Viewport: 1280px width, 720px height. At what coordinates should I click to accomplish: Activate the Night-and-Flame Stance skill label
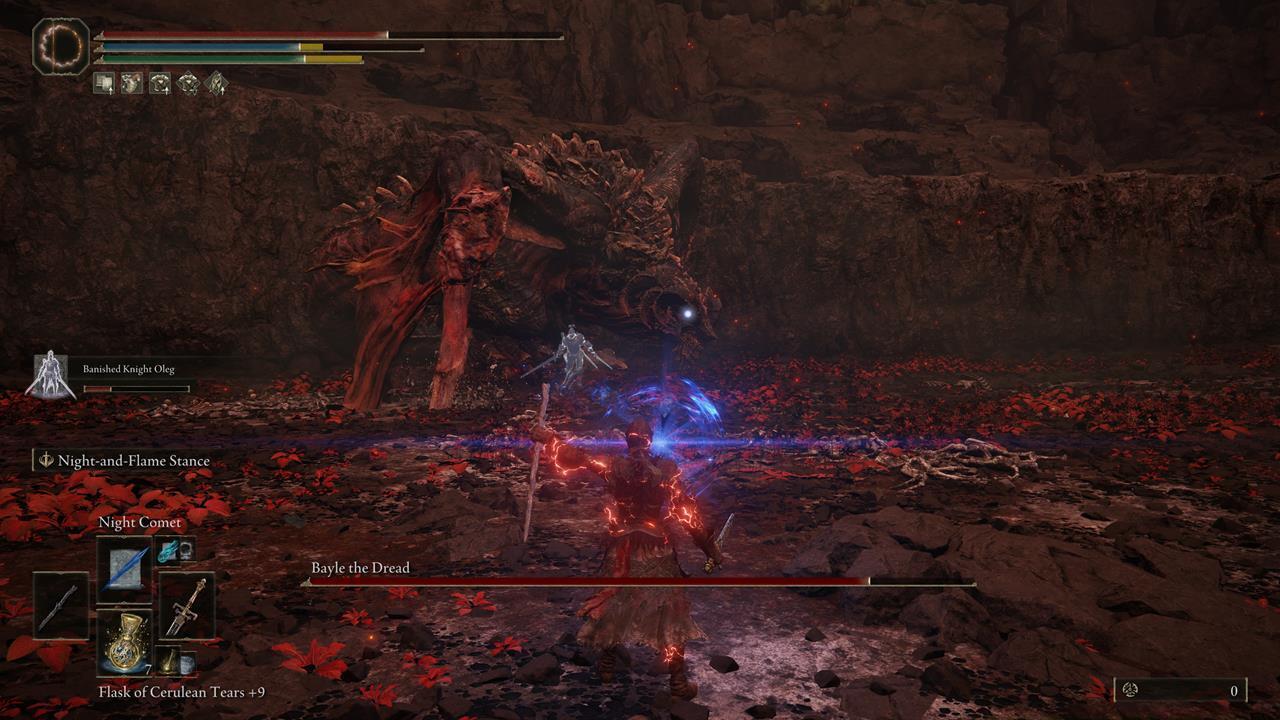click(133, 461)
